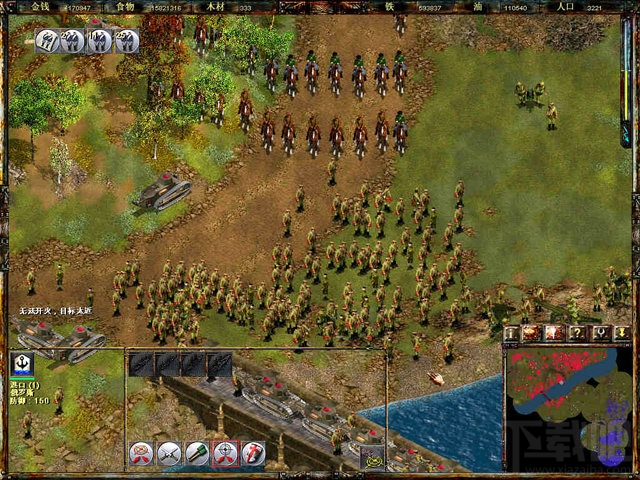640x480 pixels.
Task: Click the anchor port unit portrait
Action: pos(21,364)
